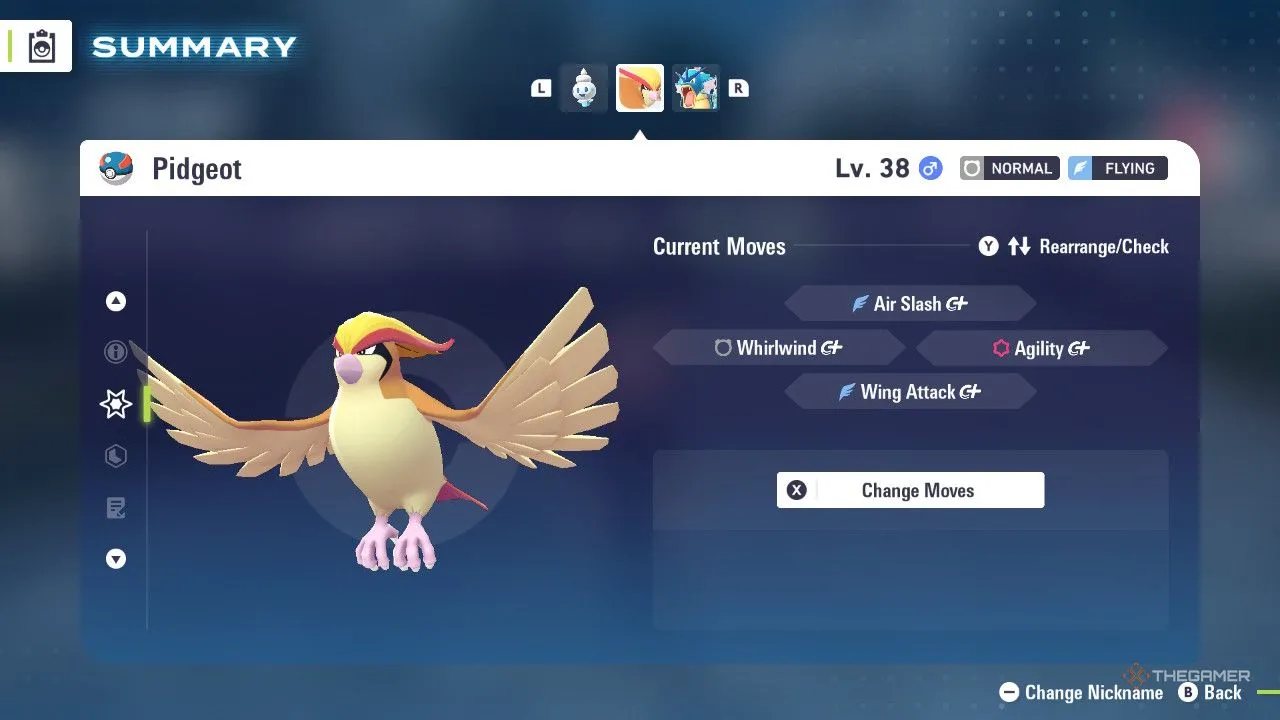Screen dimensions: 1280x720
Task: Click the Y Rearrange/Check icon
Action: click(988, 246)
